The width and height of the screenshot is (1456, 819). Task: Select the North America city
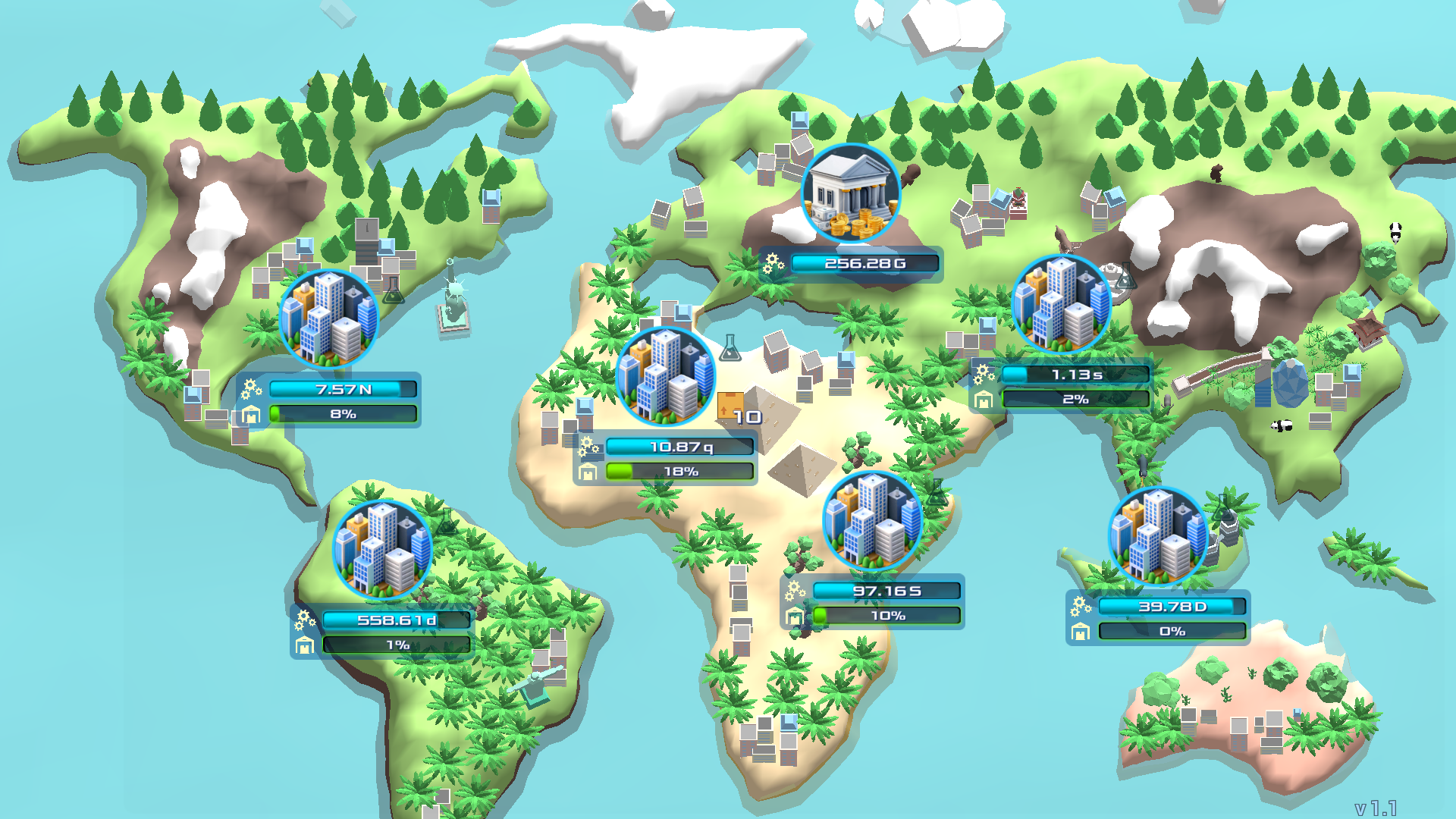click(x=329, y=318)
